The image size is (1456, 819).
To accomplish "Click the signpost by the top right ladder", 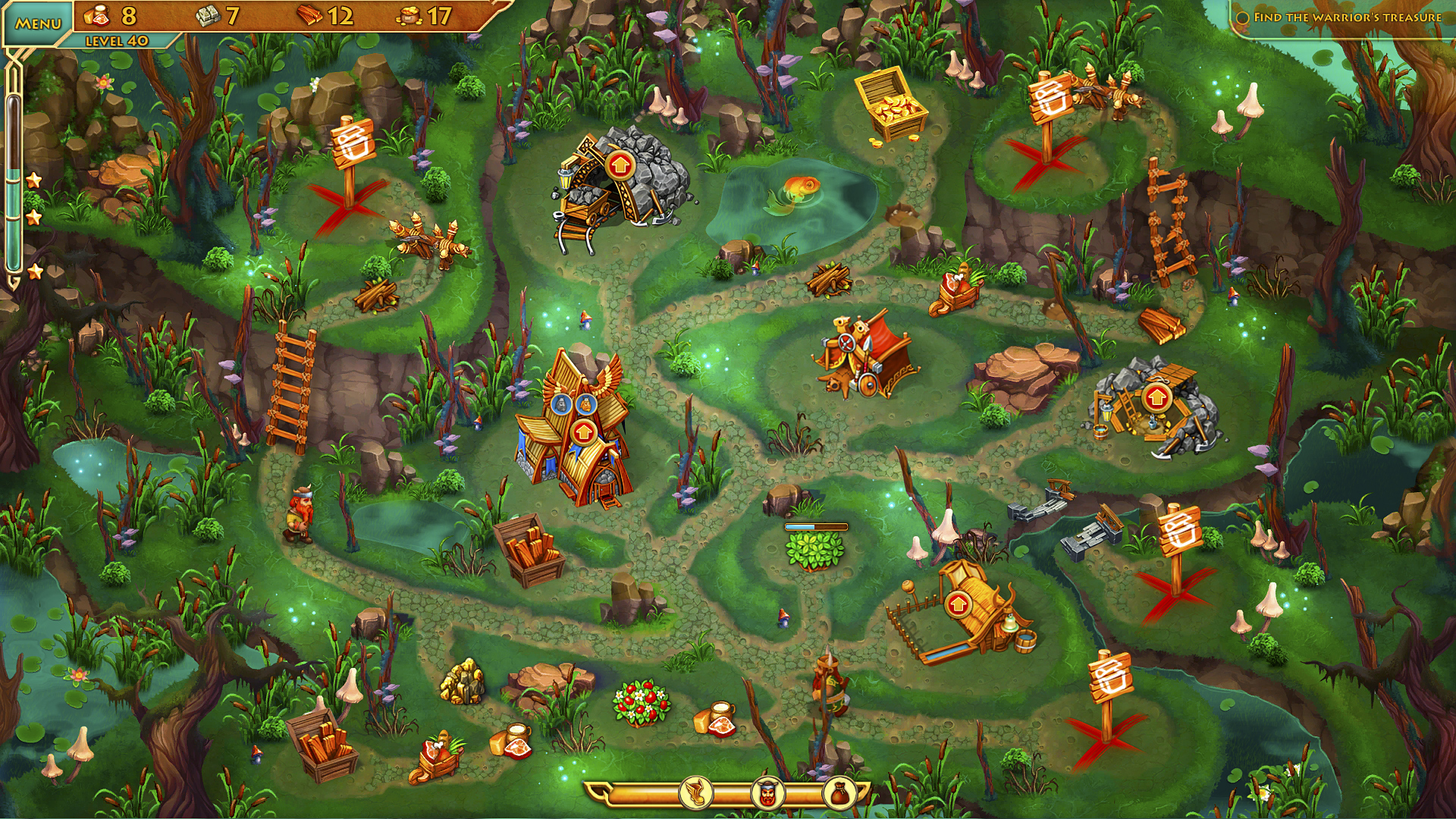I will (1050, 99).
